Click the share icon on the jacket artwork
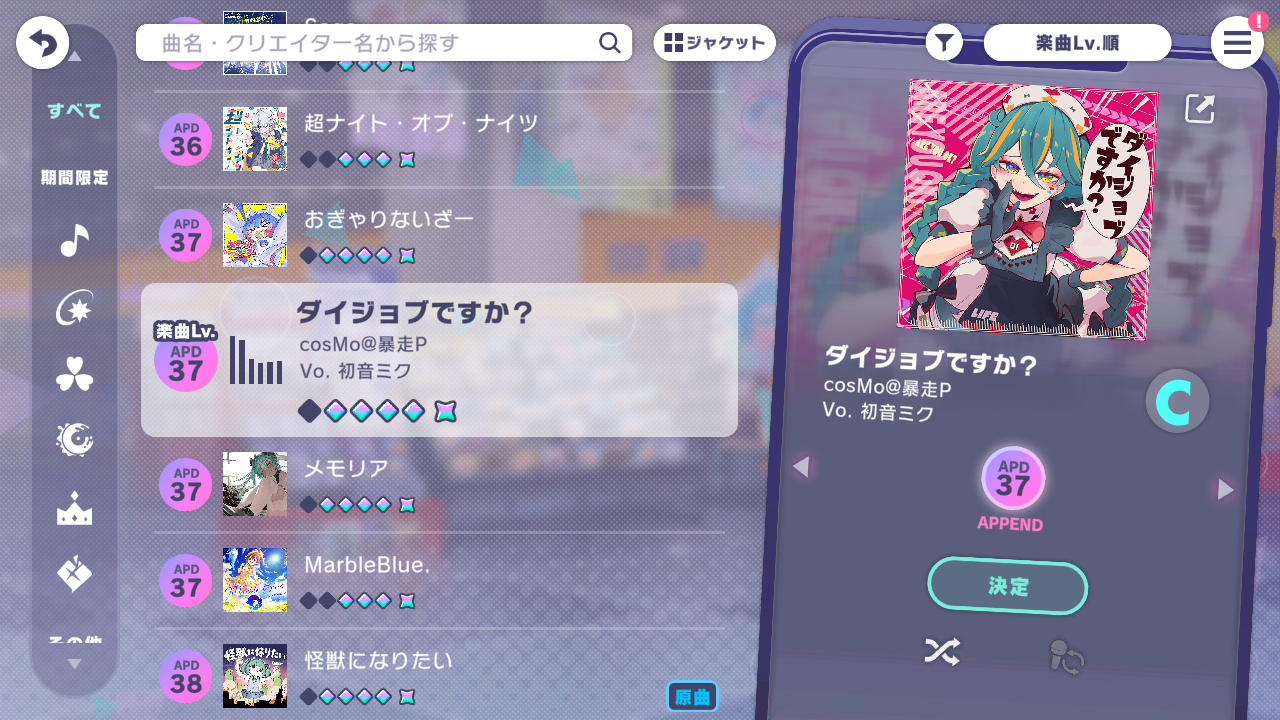 tap(1199, 110)
